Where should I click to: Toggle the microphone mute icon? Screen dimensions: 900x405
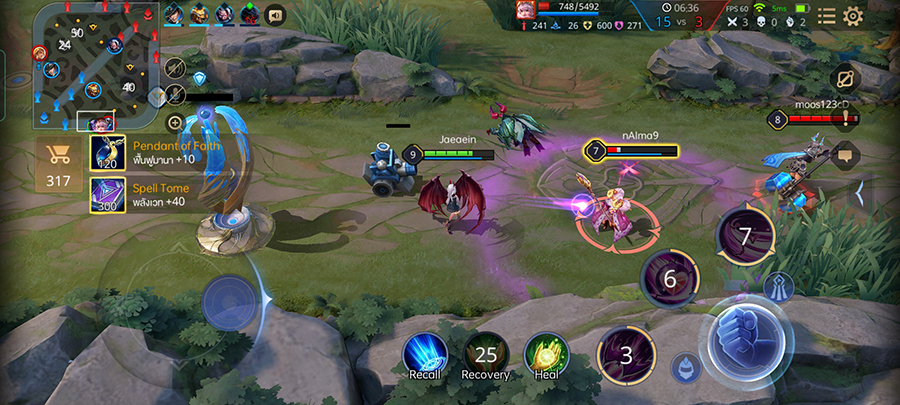pyautogui.click(x=176, y=95)
